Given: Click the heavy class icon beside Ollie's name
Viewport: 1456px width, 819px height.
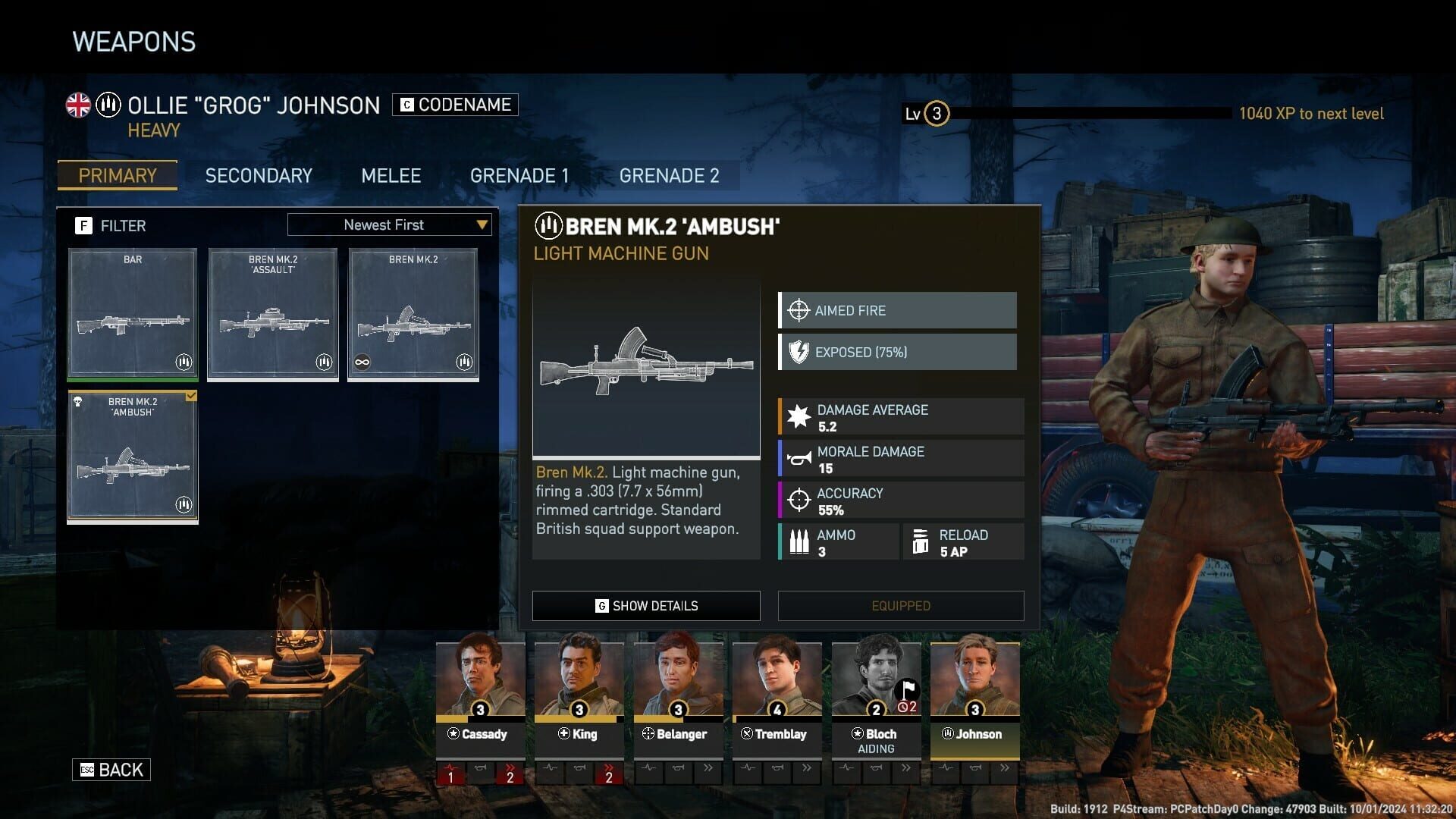Looking at the screenshot, I should pyautogui.click(x=107, y=105).
